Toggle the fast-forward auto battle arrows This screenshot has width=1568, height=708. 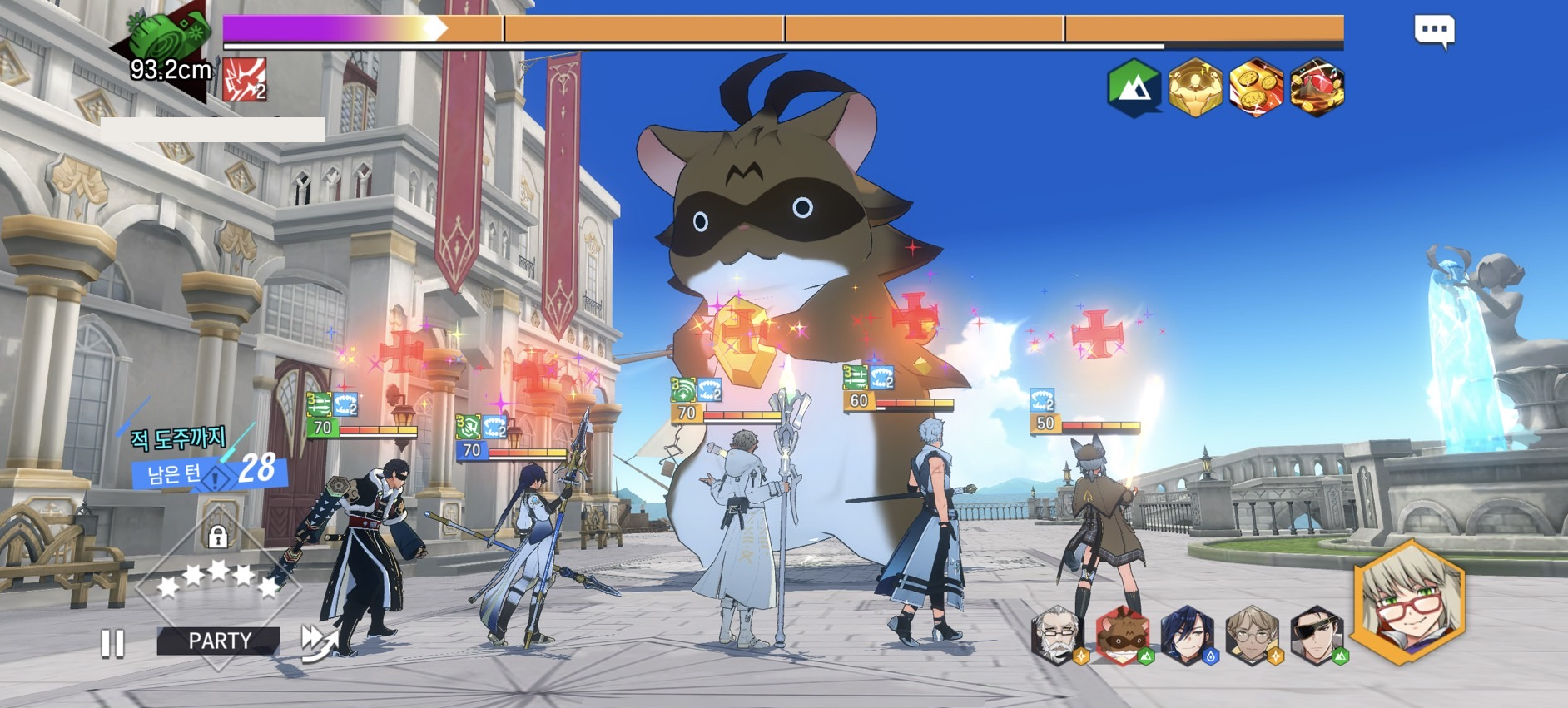click(320, 642)
